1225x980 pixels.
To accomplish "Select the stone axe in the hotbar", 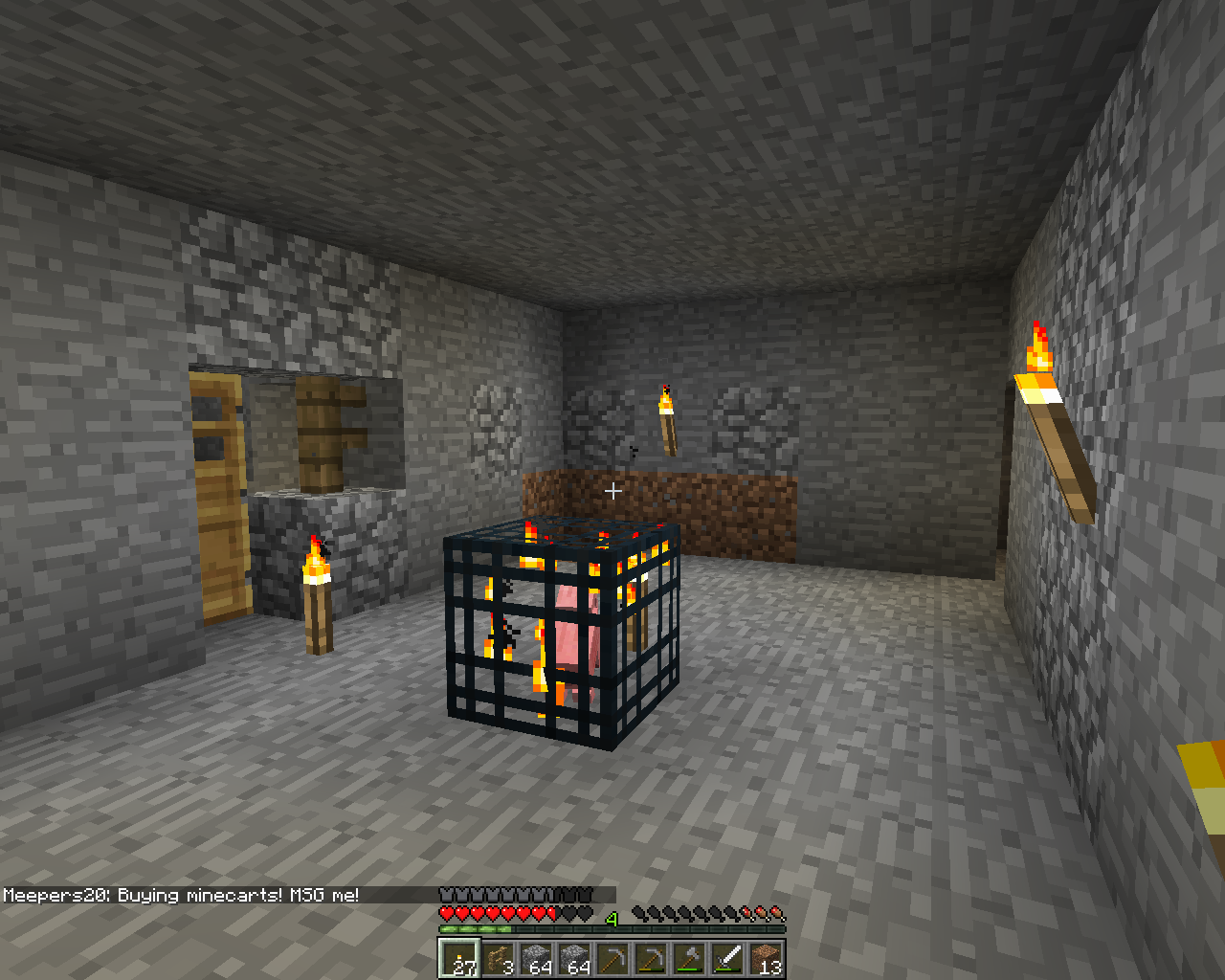I will point(687,957).
